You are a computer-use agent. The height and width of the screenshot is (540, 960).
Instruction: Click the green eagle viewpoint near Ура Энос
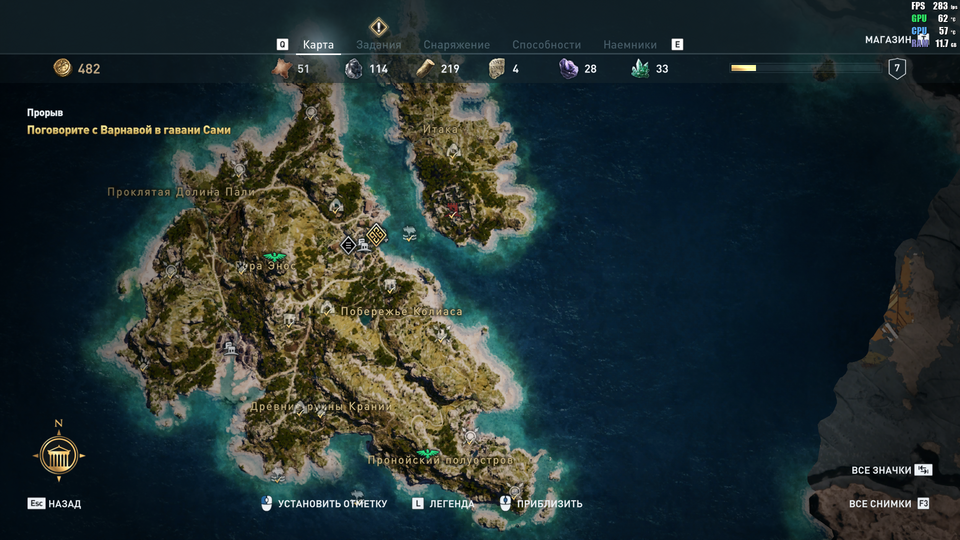[x=272, y=257]
